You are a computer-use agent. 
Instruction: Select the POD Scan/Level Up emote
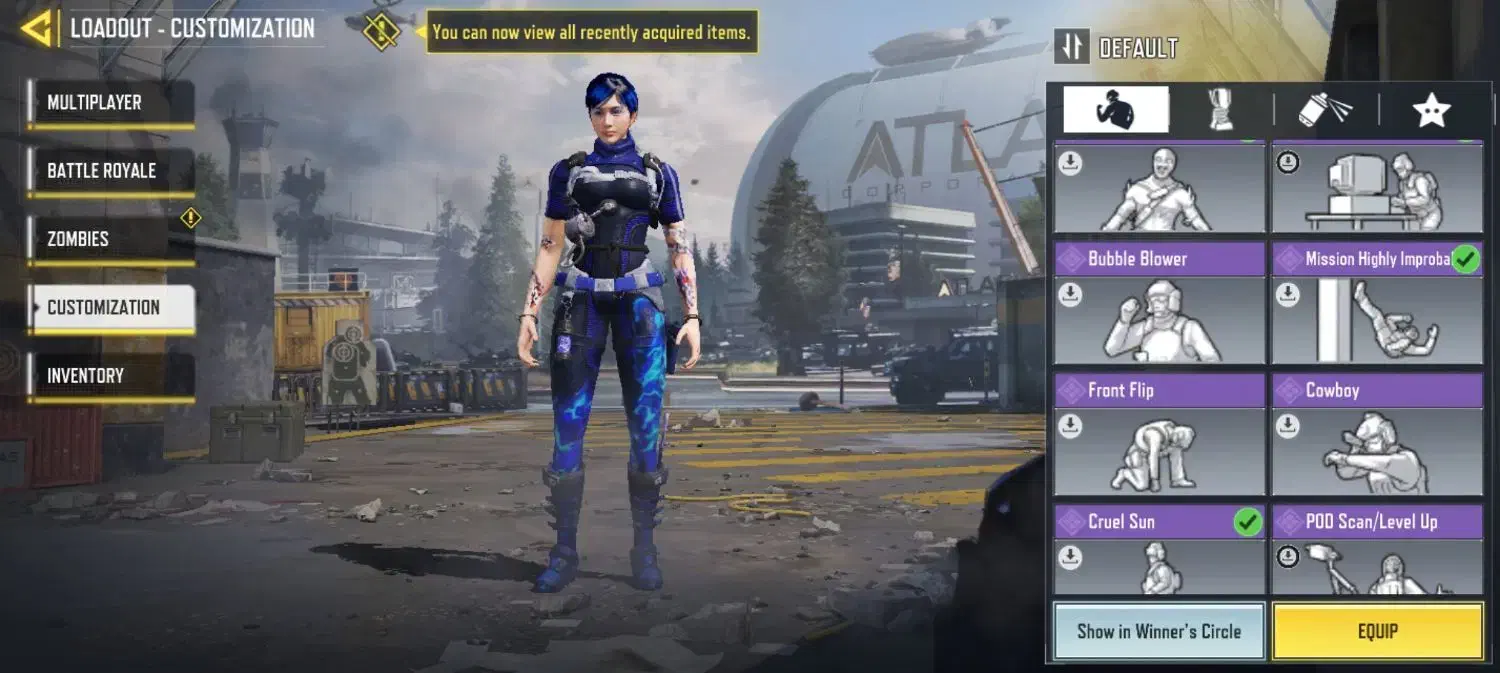pyautogui.click(x=1376, y=550)
